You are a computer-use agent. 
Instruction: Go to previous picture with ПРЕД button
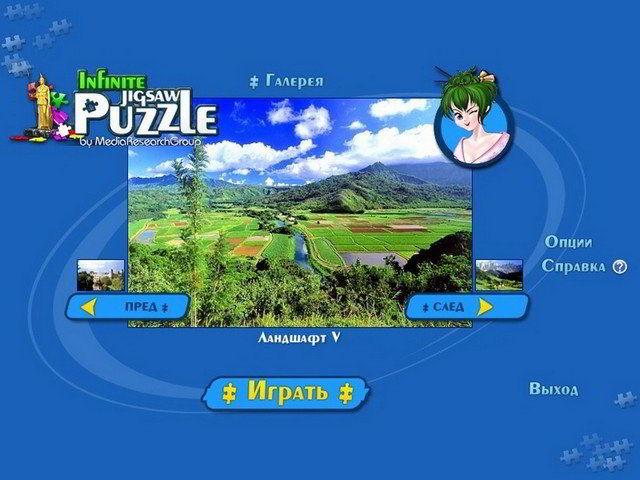point(128,306)
